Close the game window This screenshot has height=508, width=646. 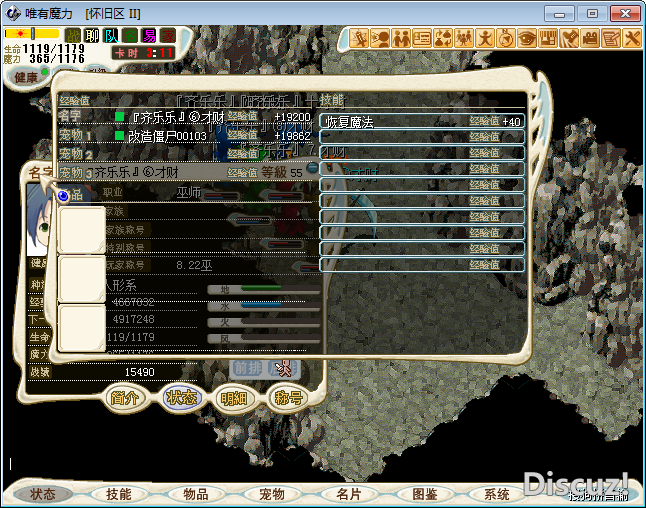click(x=623, y=12)
